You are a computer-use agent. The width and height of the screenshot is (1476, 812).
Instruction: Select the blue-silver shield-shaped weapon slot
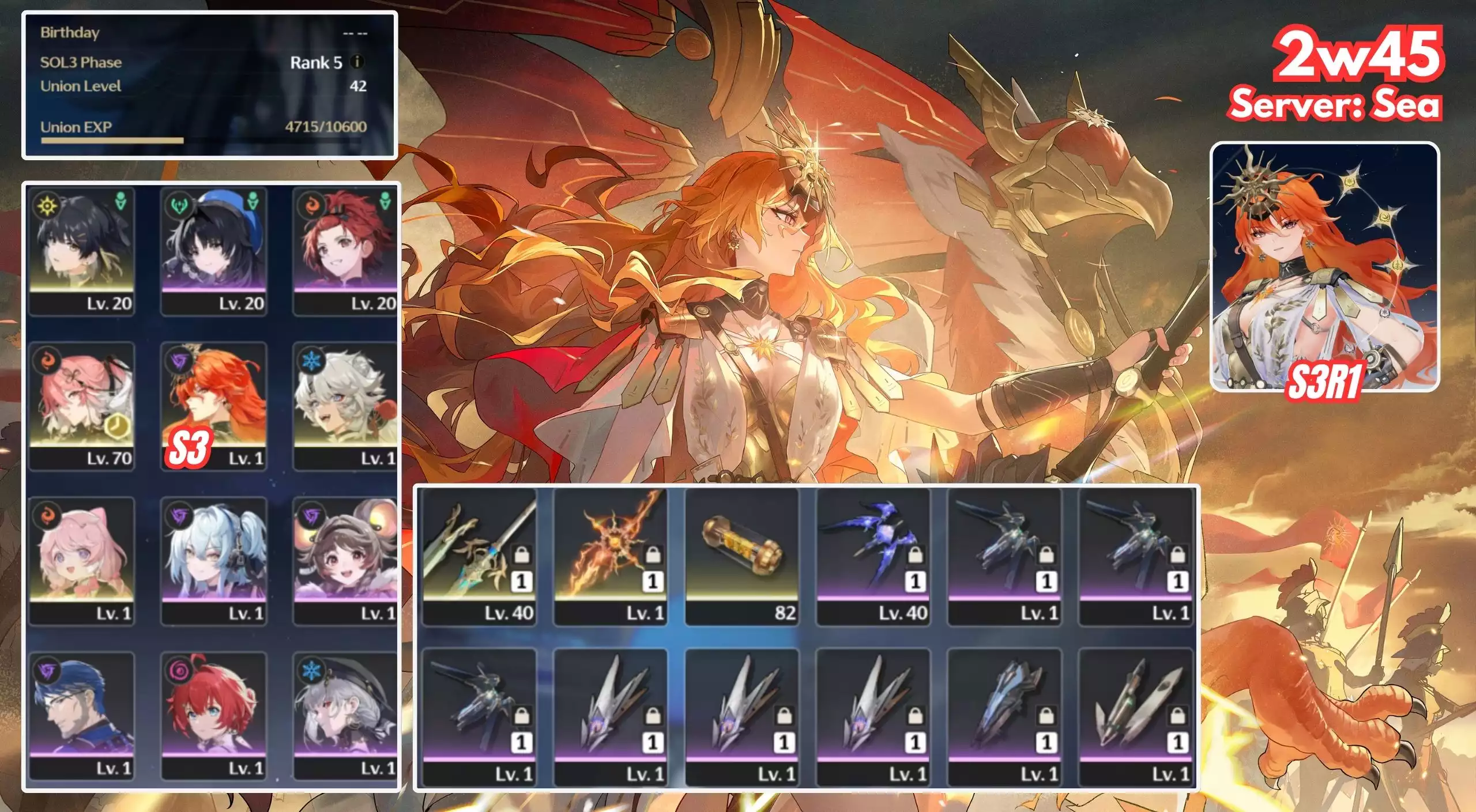click(1004, 717)
